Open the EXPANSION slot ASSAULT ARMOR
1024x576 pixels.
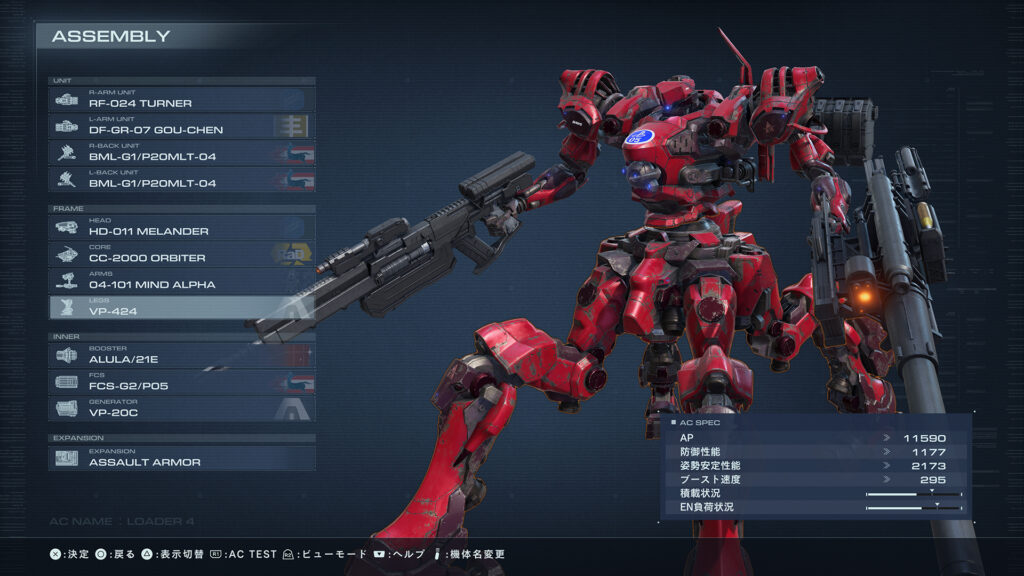click(x=182, y=458)
